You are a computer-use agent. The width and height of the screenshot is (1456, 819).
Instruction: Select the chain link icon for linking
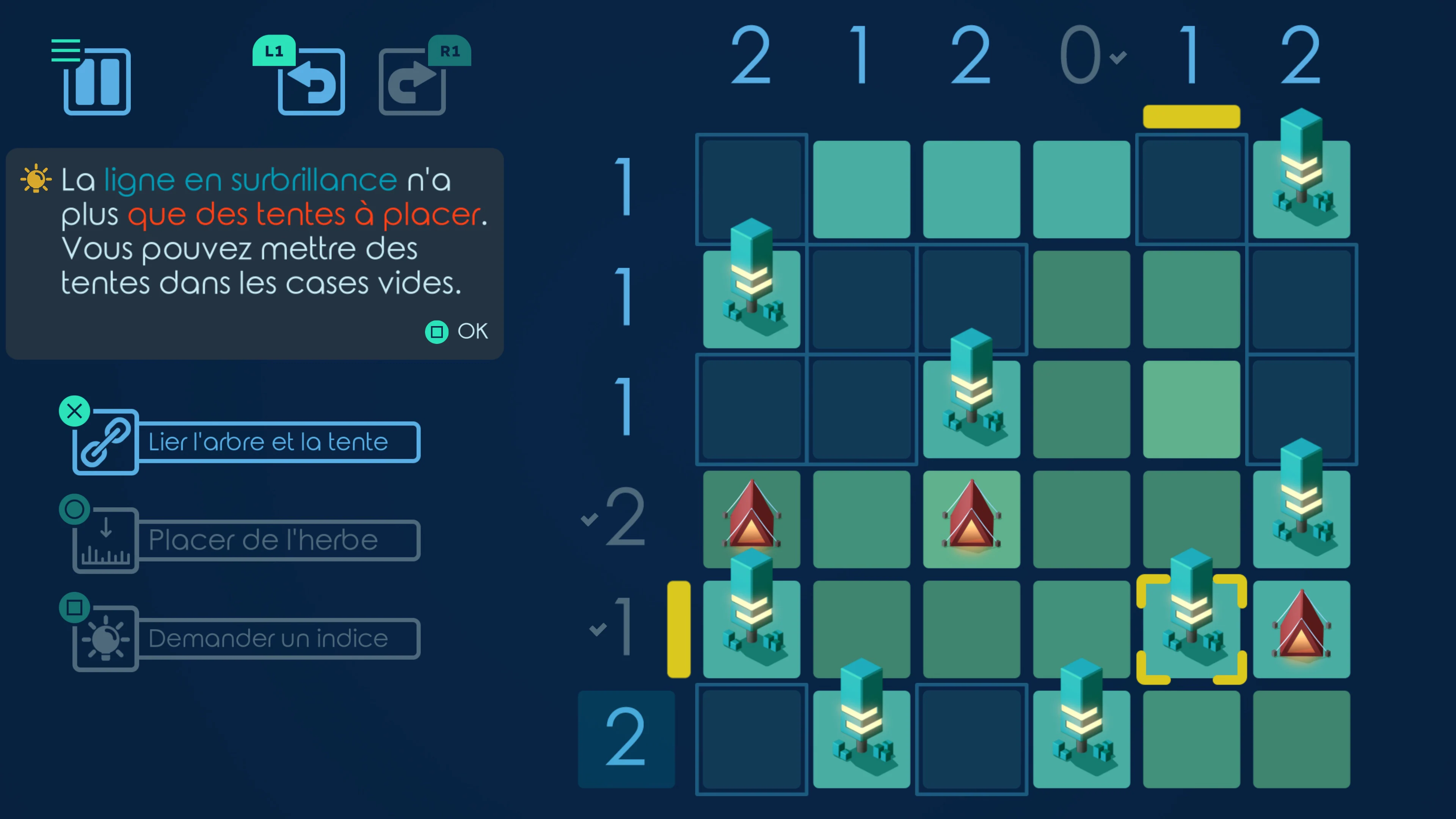105,442
